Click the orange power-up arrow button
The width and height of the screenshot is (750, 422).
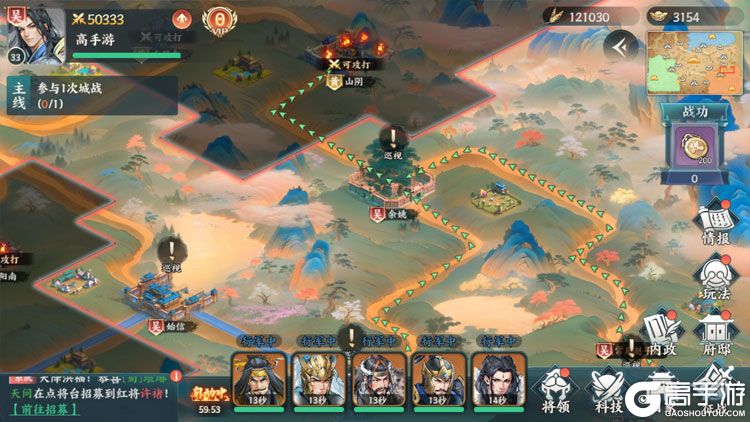[181, 19]
